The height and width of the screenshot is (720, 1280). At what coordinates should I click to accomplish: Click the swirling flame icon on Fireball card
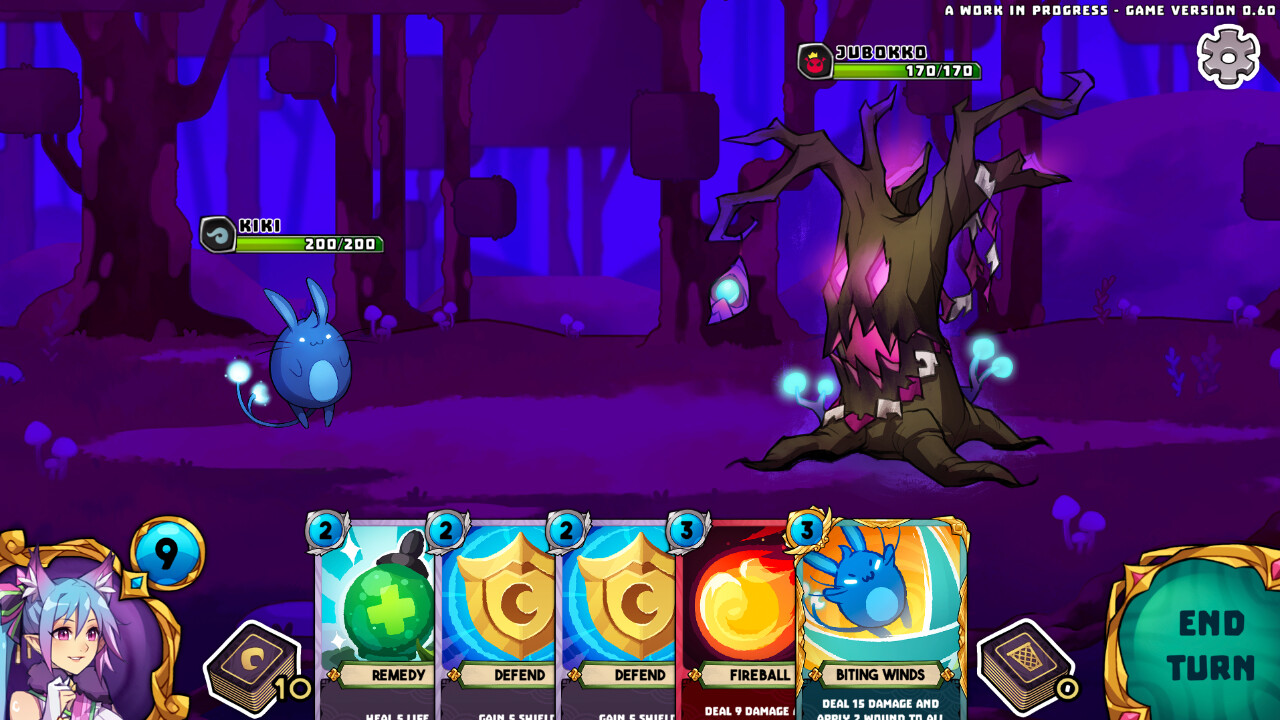(738, 600)
